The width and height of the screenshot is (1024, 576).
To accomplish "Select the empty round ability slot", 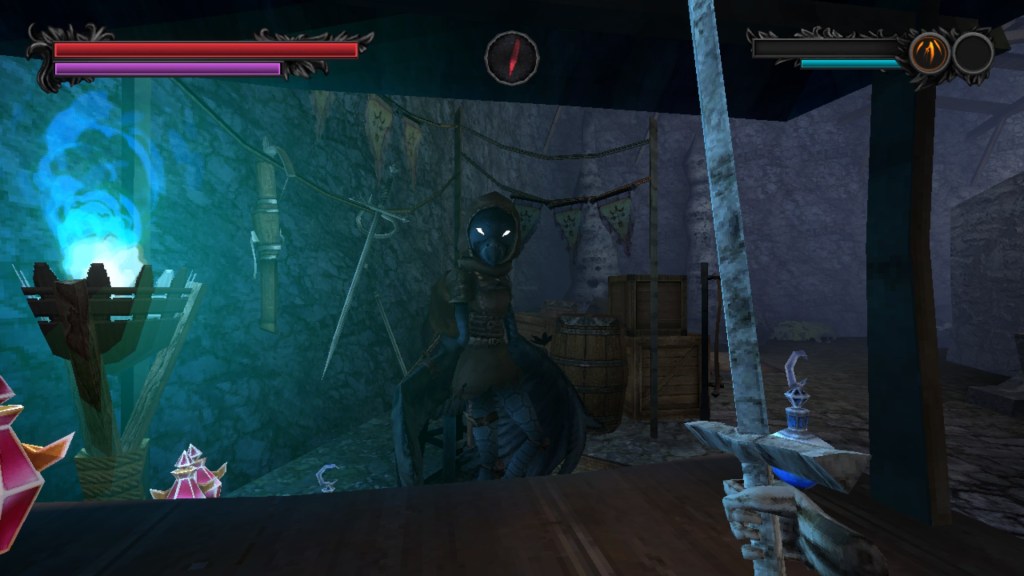I will coord(972,53).
